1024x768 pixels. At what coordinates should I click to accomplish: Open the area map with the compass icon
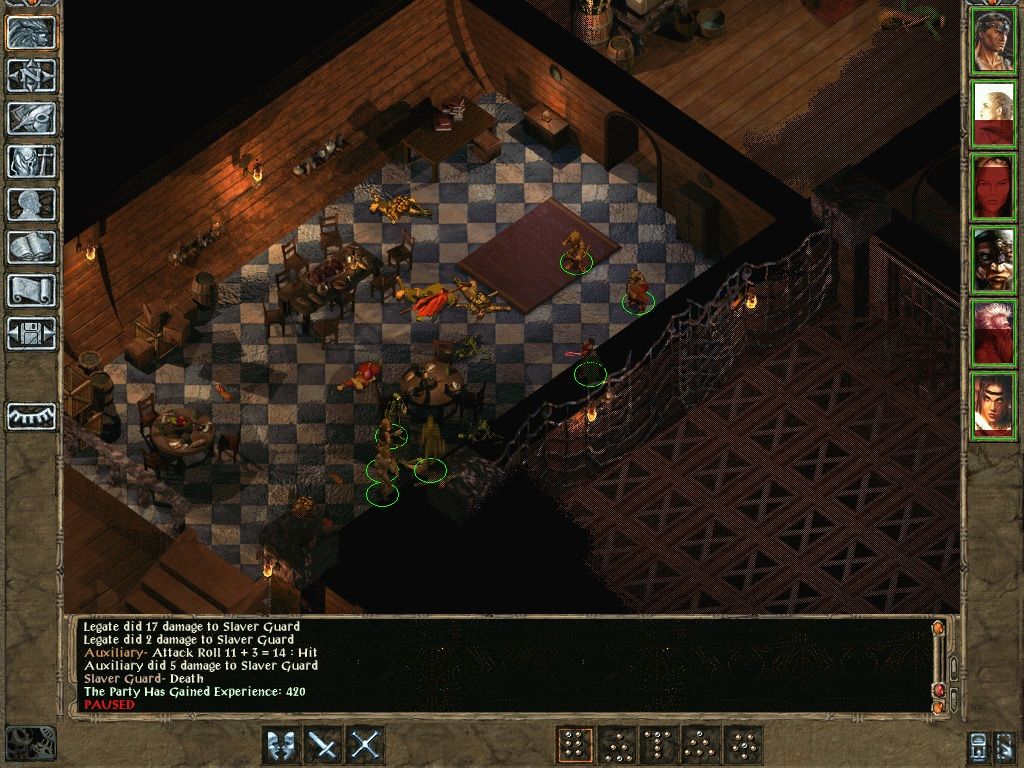tap(31, 75)
